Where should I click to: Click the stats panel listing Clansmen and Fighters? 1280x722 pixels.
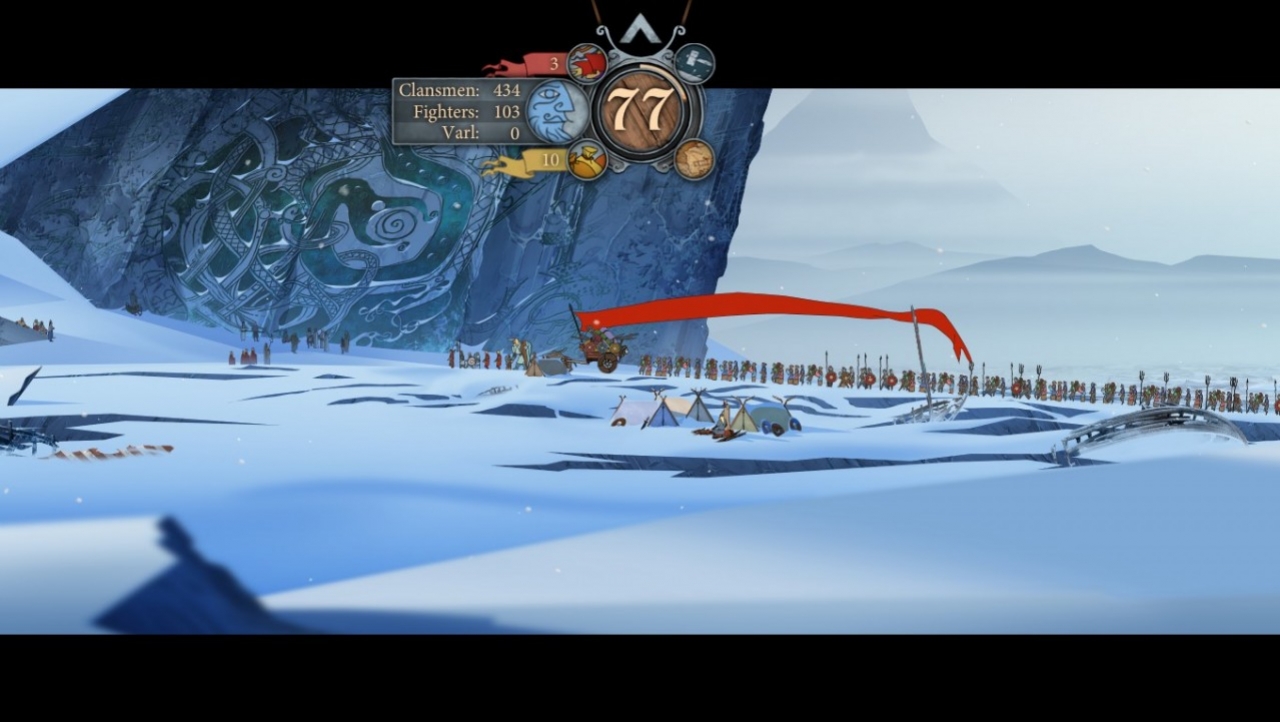459,110
